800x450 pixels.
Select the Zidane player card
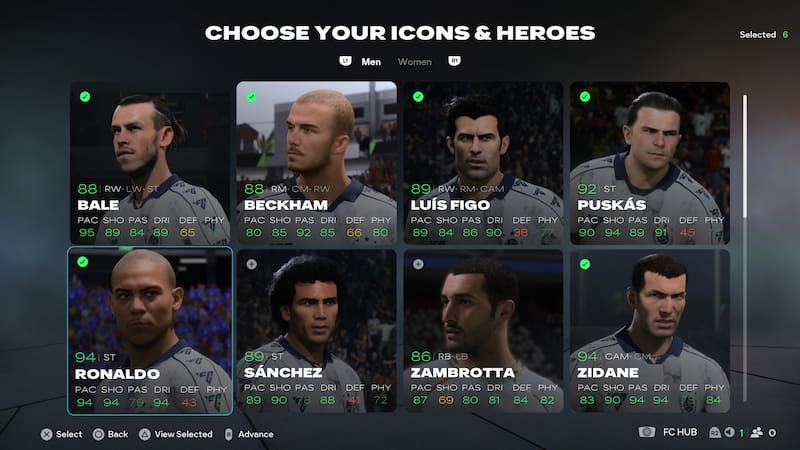[x=650, y=331]
